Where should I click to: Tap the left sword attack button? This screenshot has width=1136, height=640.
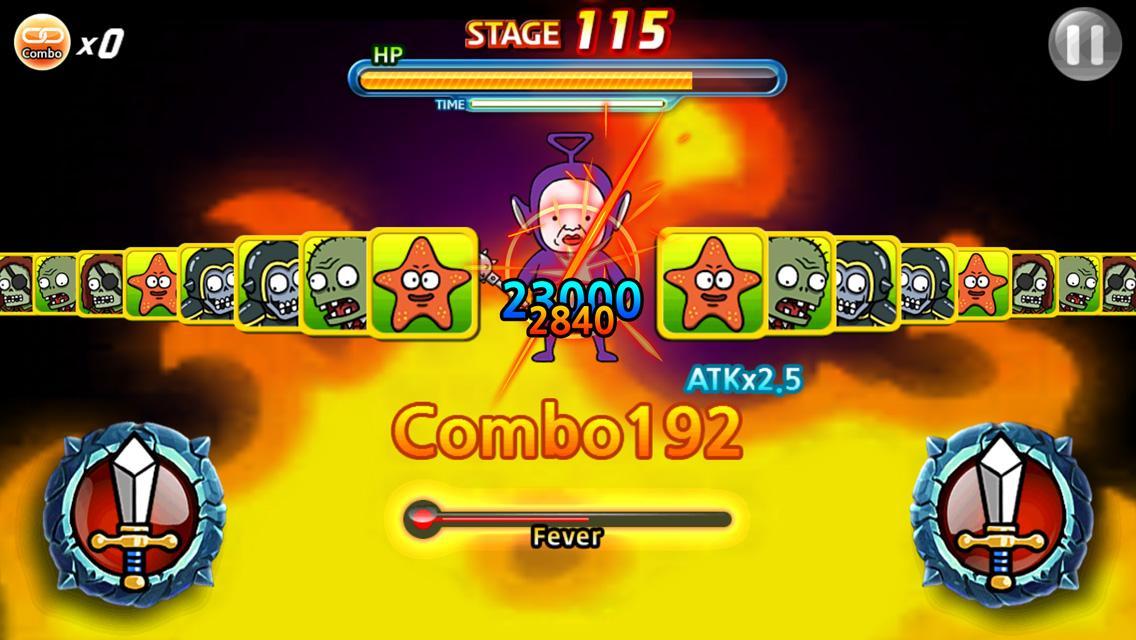click(x=133, y=508)
